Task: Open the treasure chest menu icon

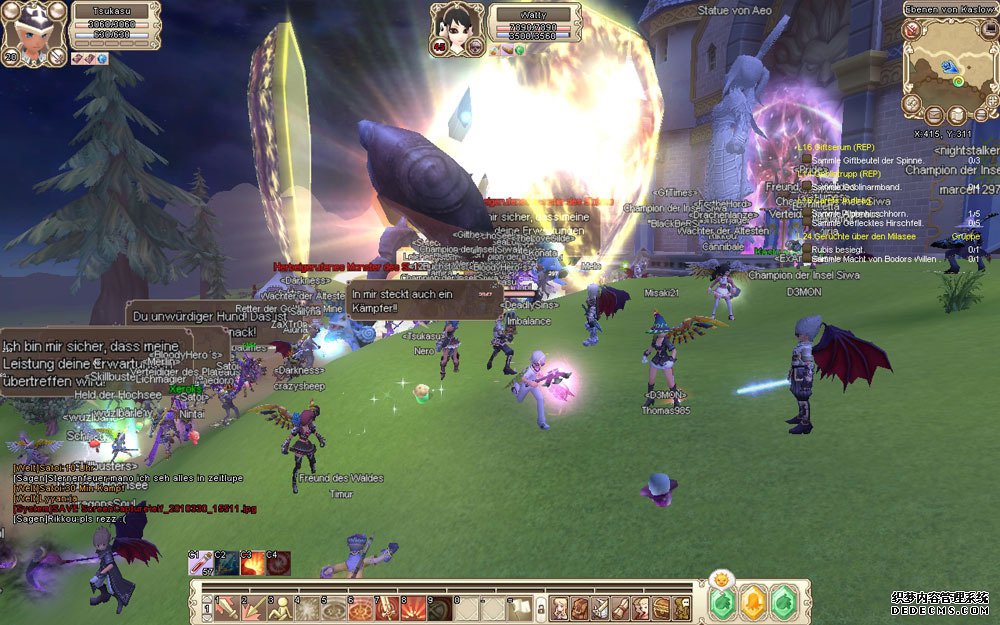Action: (661, 607)
